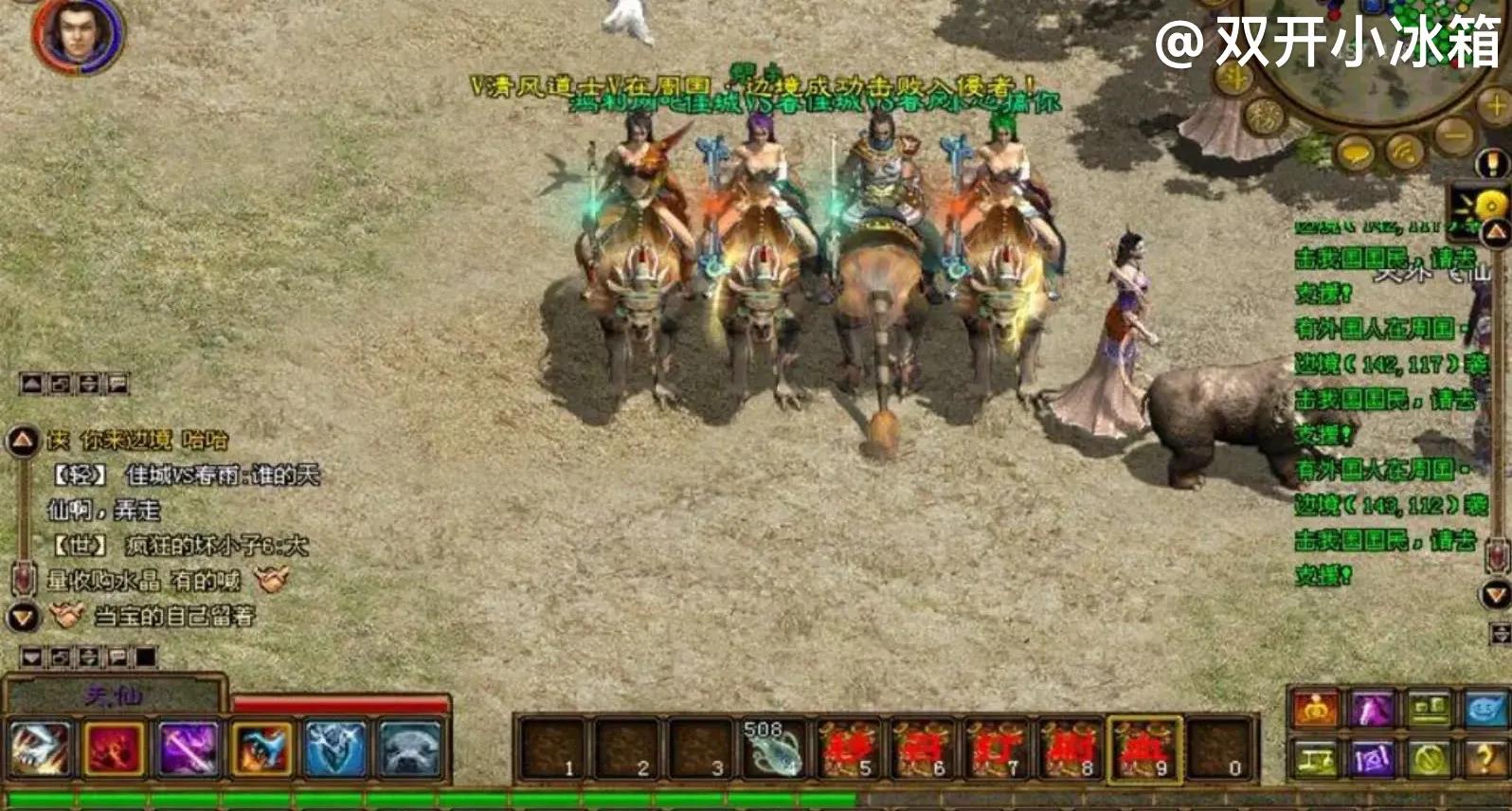This screenshot has height=811, width=1512.
Task: Click the 天仙 name plate above skills
Action: click(x=114, y=696)
